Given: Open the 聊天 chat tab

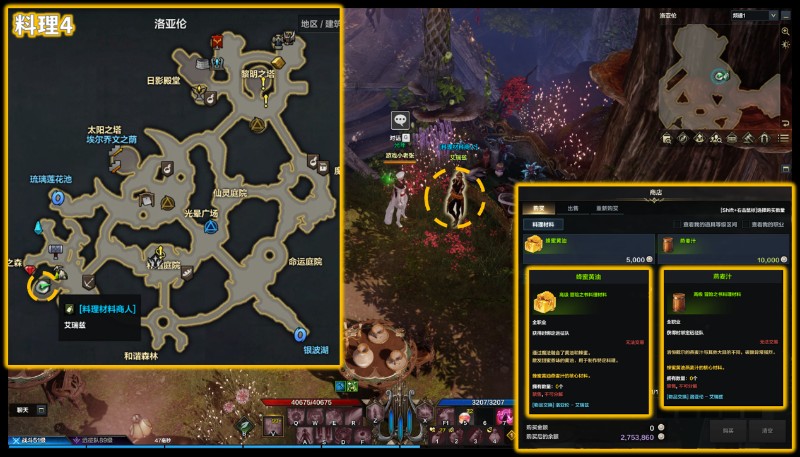Looking at the screenshot, I should (x=22, y=409).
